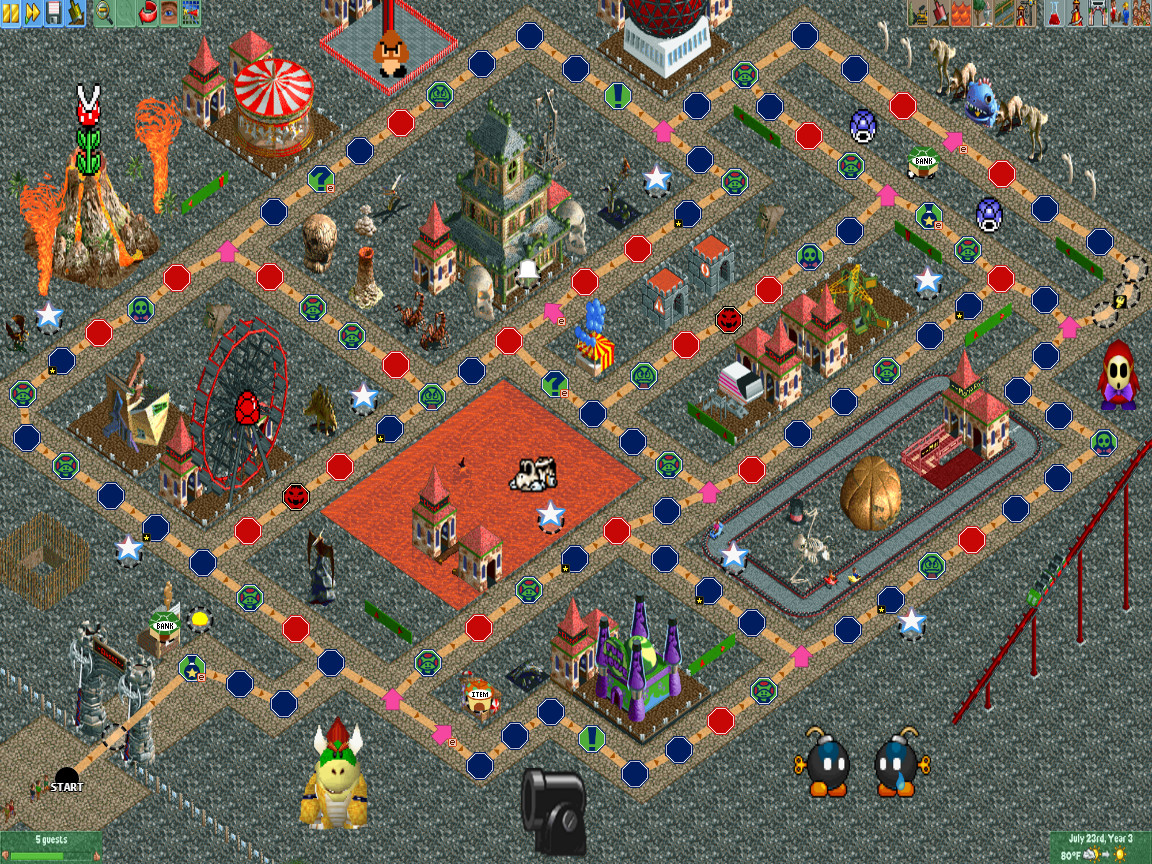The image size is (1152, 864).
Task: Rotate the view with the red arrow
Action: 148,13
